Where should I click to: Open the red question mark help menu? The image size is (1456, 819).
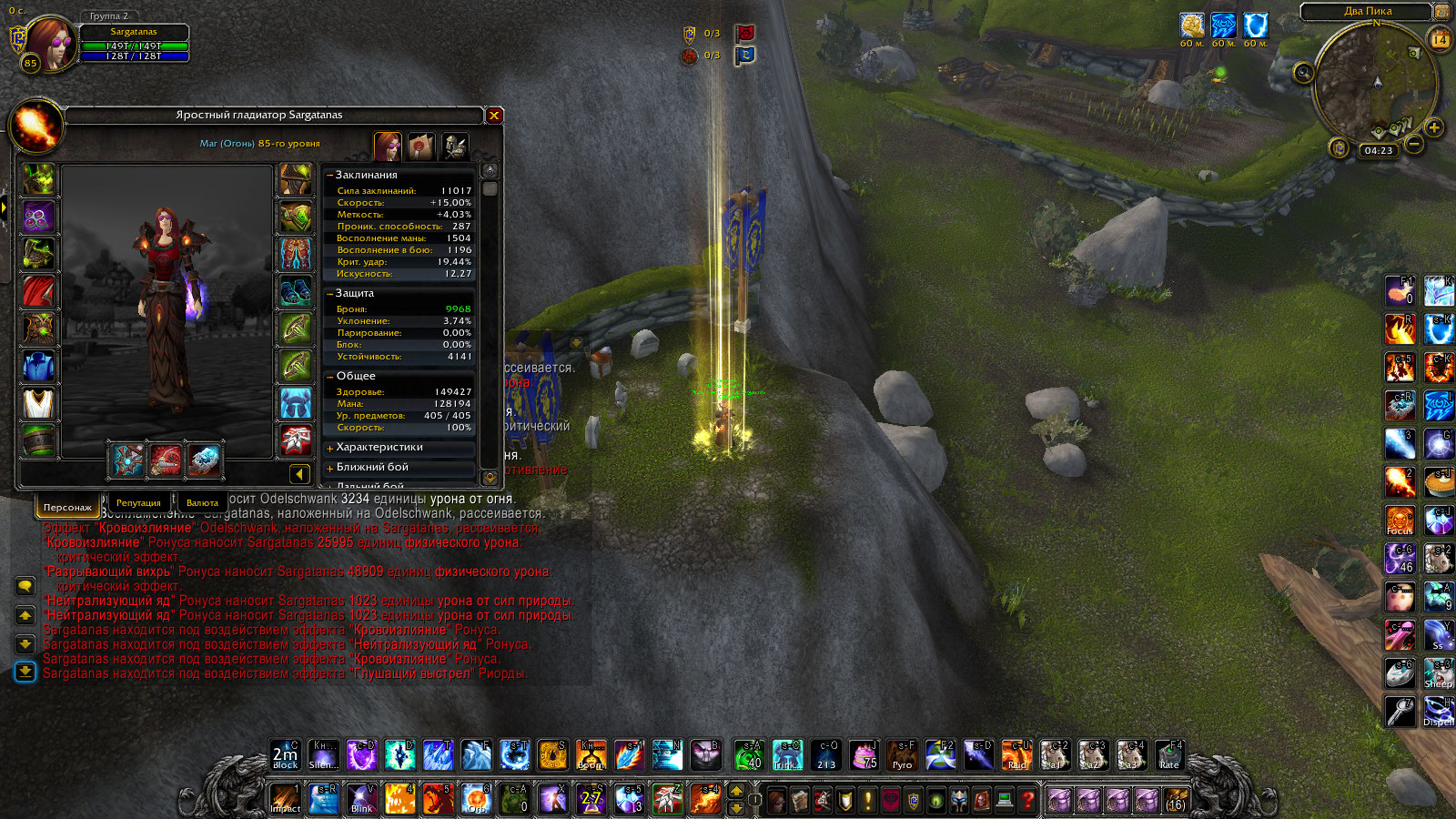tap(1027, 800)
